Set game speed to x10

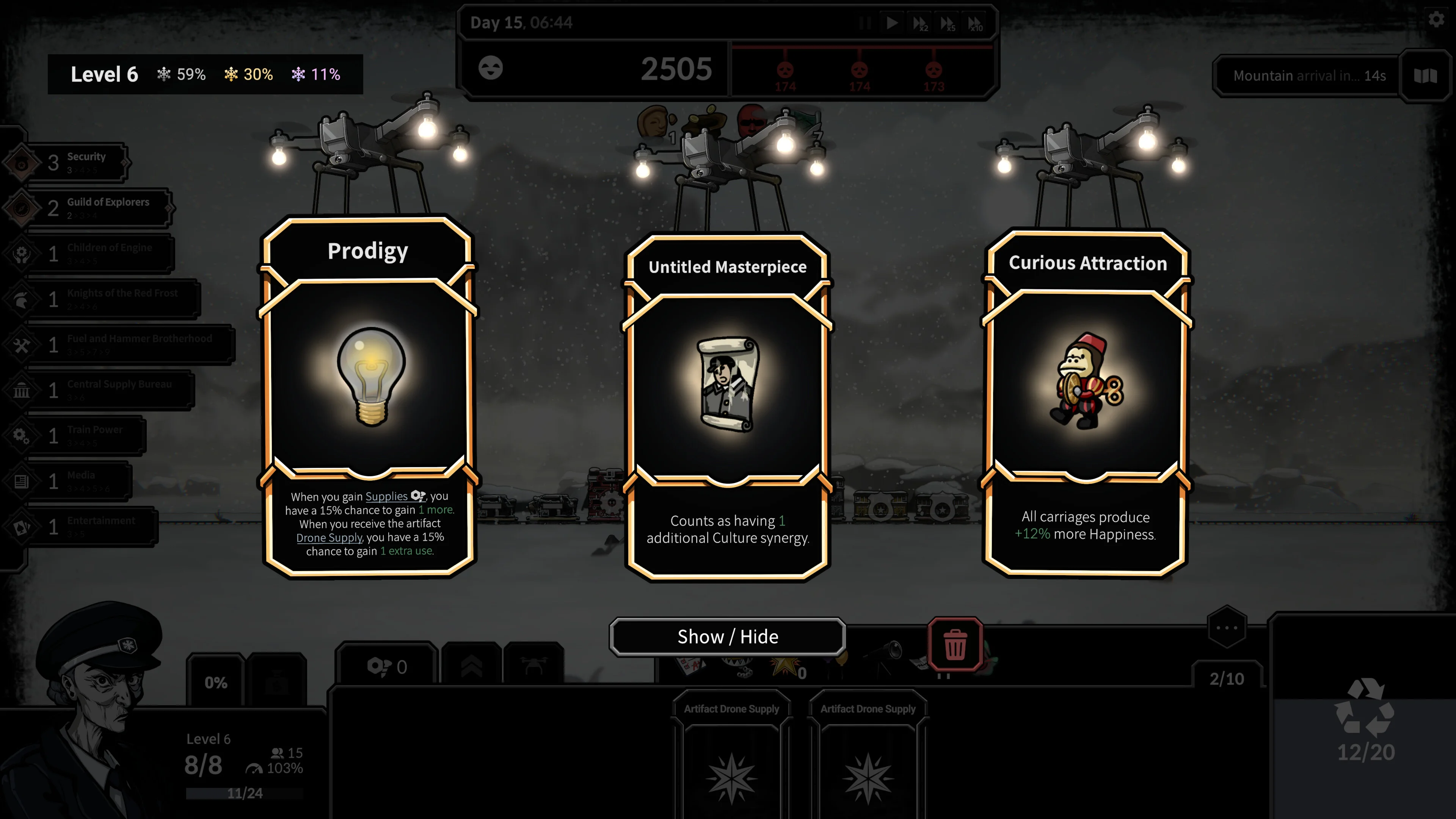click(975, 23)
